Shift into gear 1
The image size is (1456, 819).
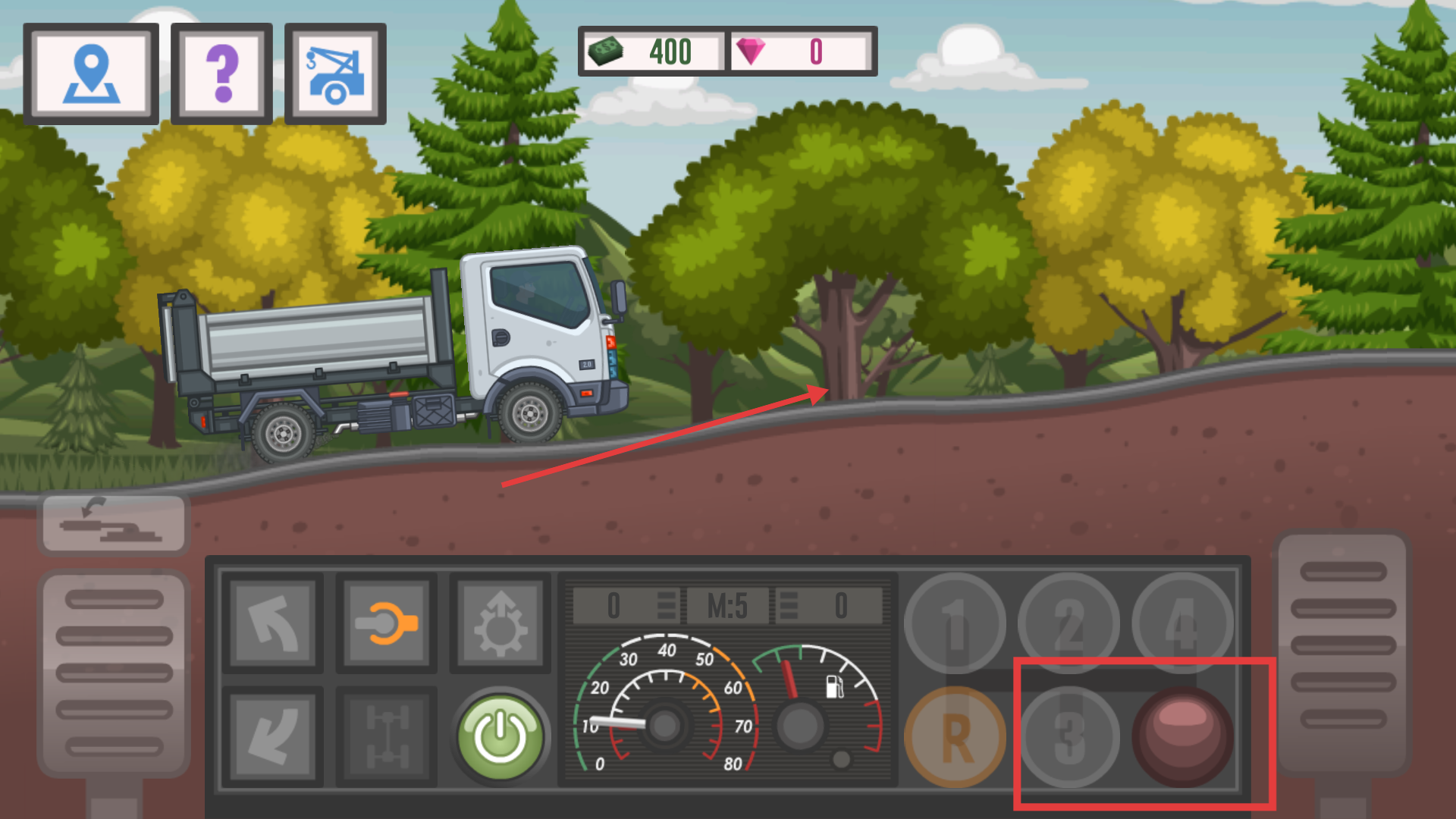point(955,623)
